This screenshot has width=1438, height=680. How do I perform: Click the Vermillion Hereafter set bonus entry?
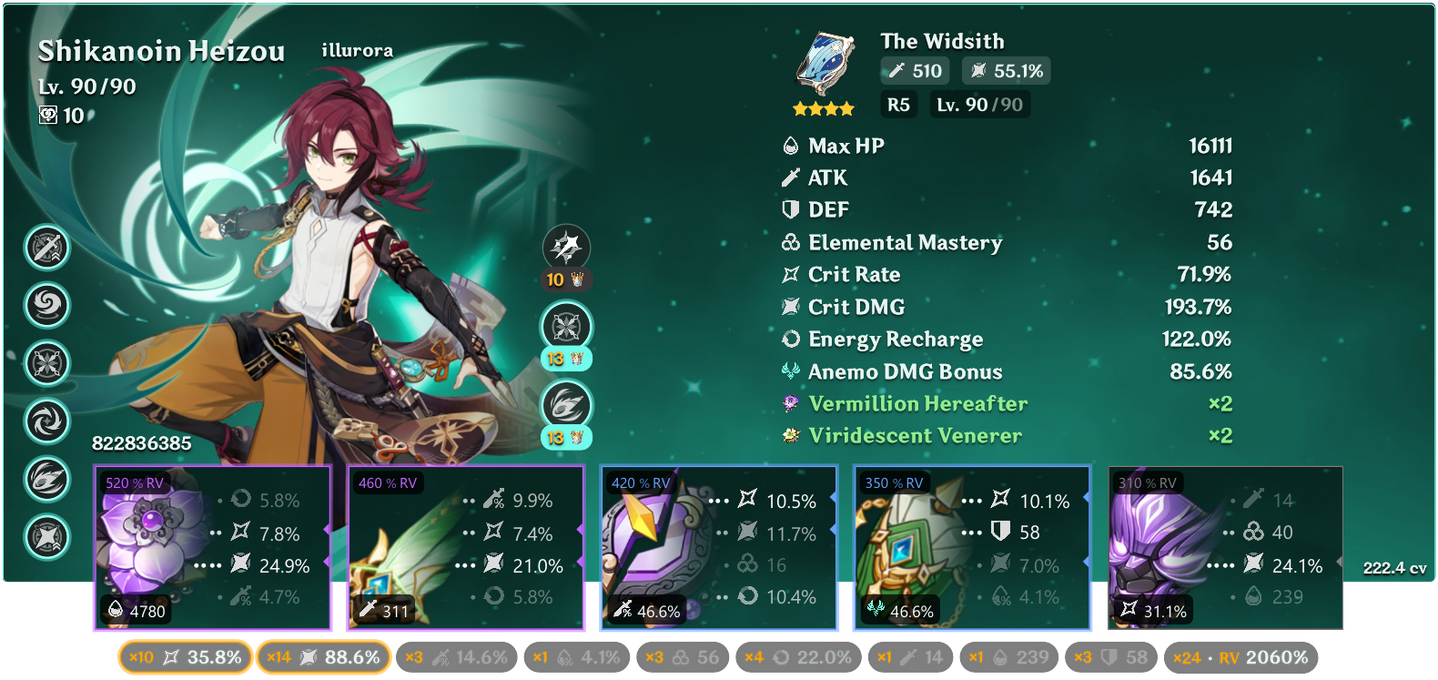[917, 404]
